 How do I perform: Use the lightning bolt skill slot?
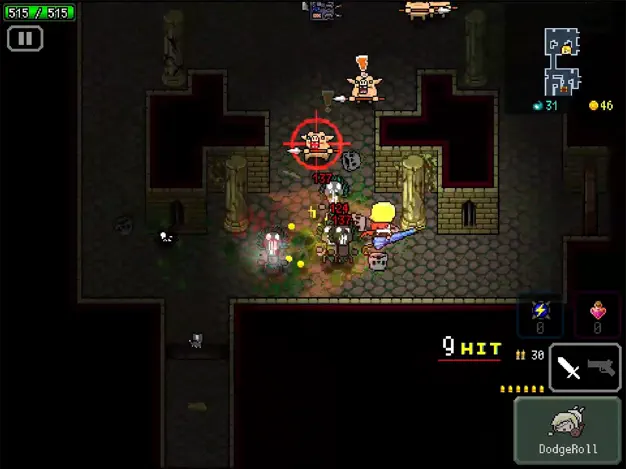pos(539,317)
